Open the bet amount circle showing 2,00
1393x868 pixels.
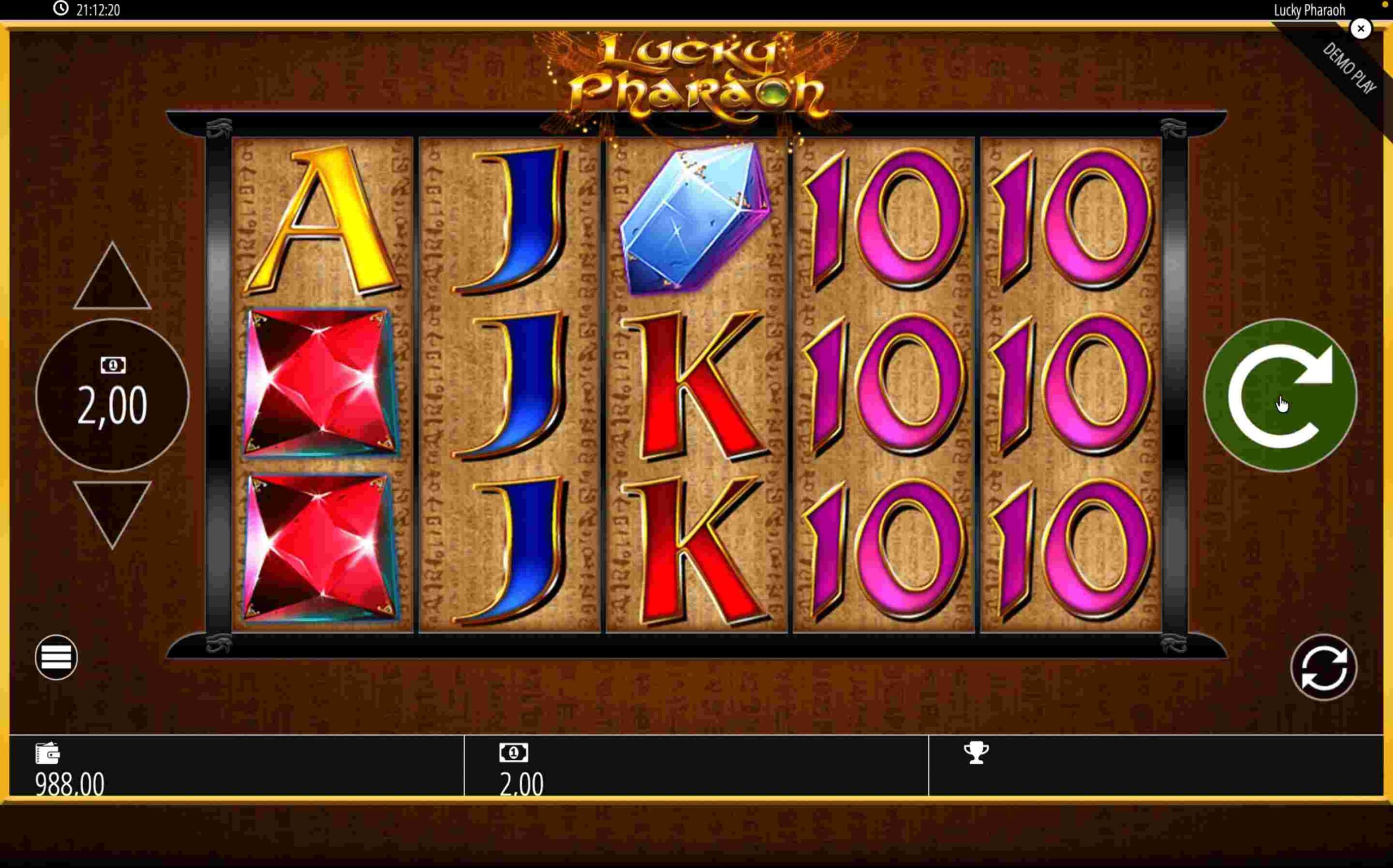(x=113, y=395)
